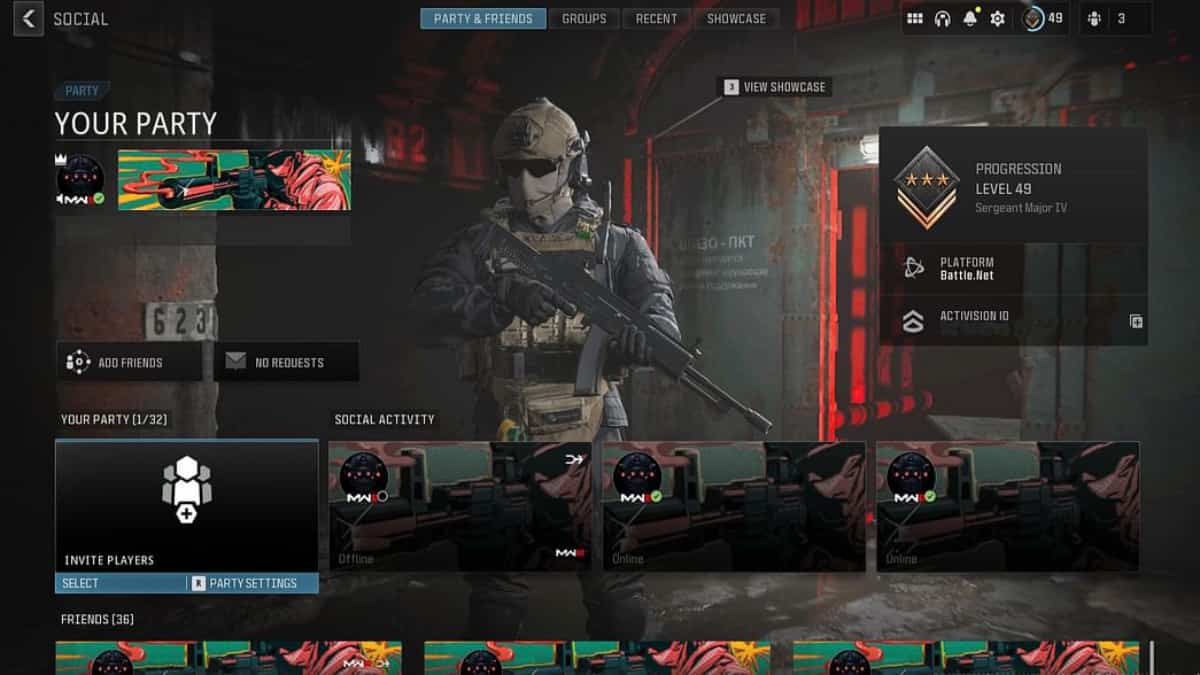Viewport: 1200px width, 675px height.
Task: Click the headset voice chat icon
Action: (942, 18)
